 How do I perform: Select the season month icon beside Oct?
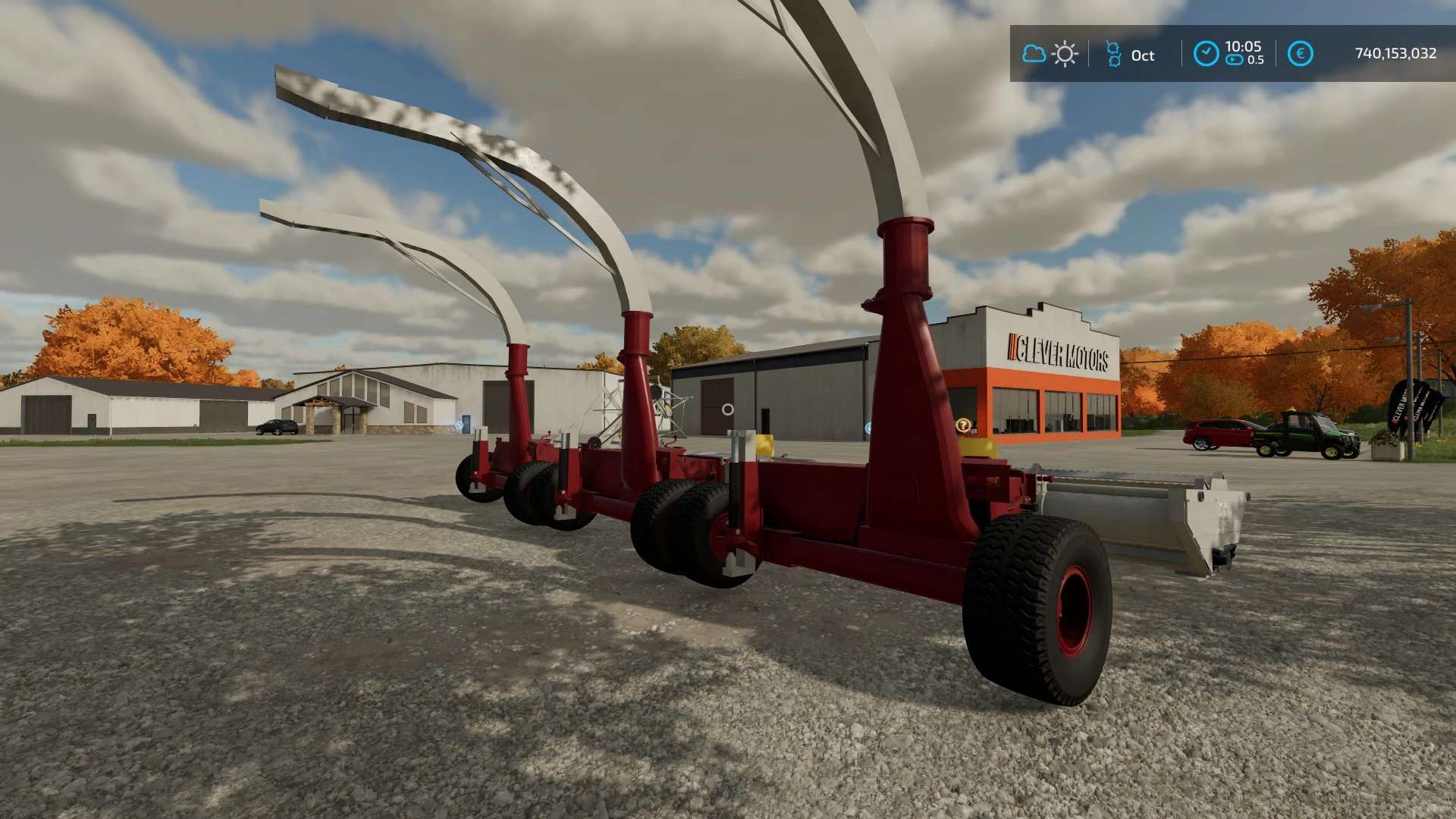[1113, 54]
